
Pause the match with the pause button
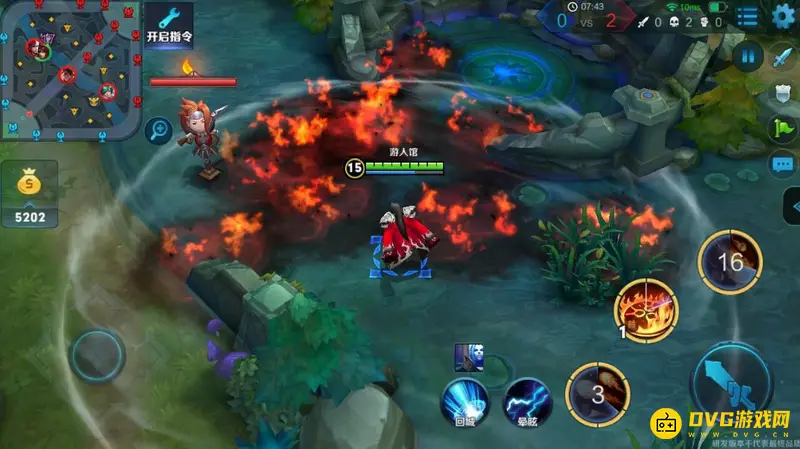pyautogui.click(x=747, y=56)
